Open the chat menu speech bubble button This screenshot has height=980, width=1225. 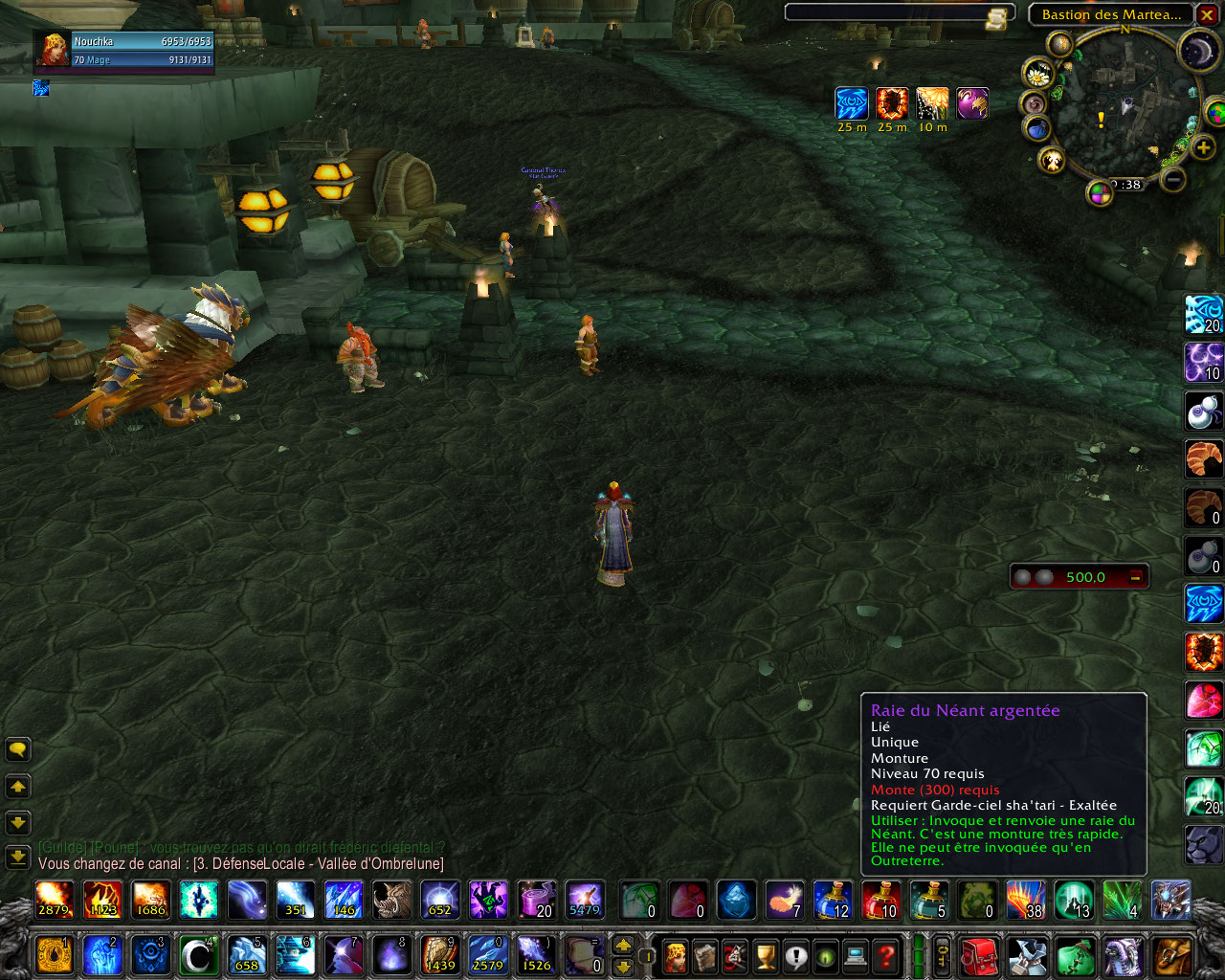18,749
